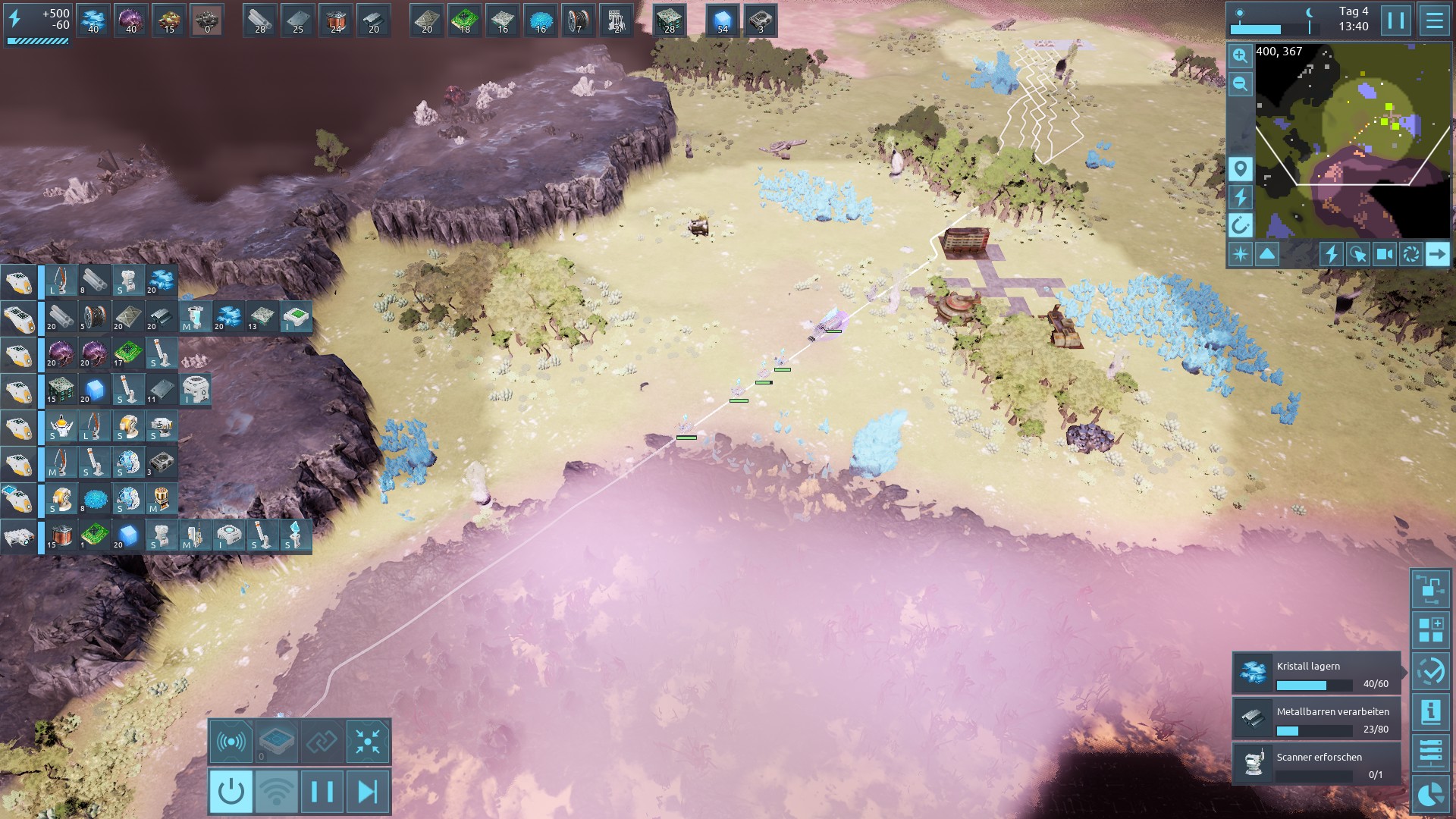Skip to next with the step-forward button
Image resolution: width=1456 pixels, height=819 pixels.
(368, 792)
